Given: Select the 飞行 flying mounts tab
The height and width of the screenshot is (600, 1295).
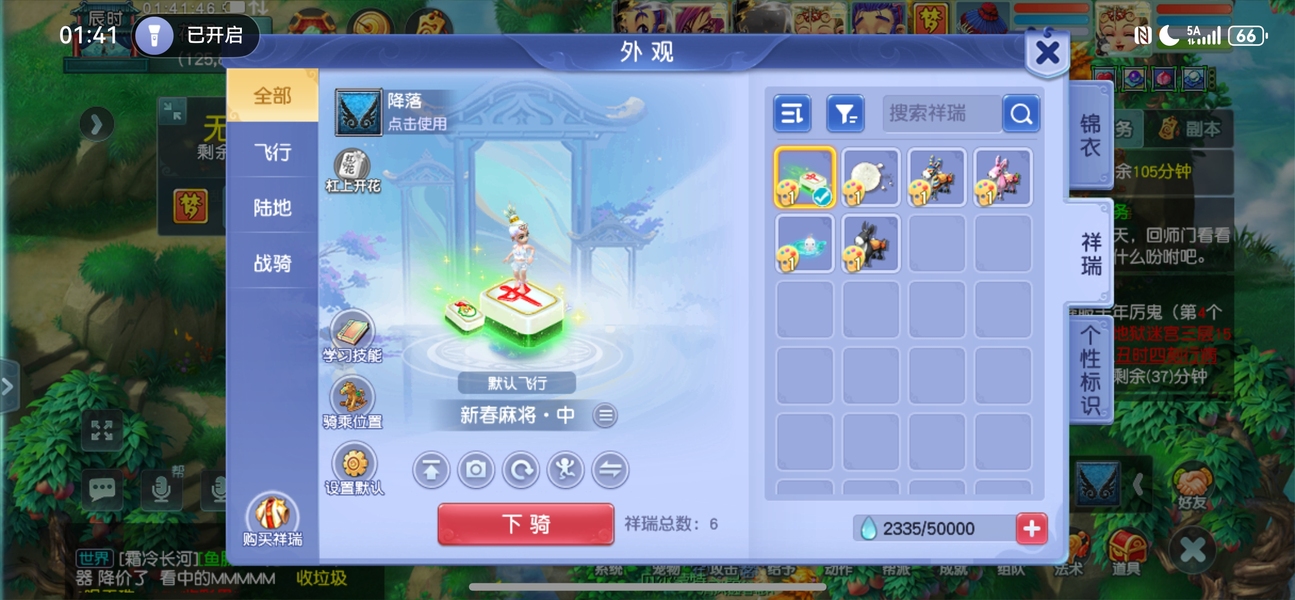Looking at the screenshot, I should click(272, 152).
